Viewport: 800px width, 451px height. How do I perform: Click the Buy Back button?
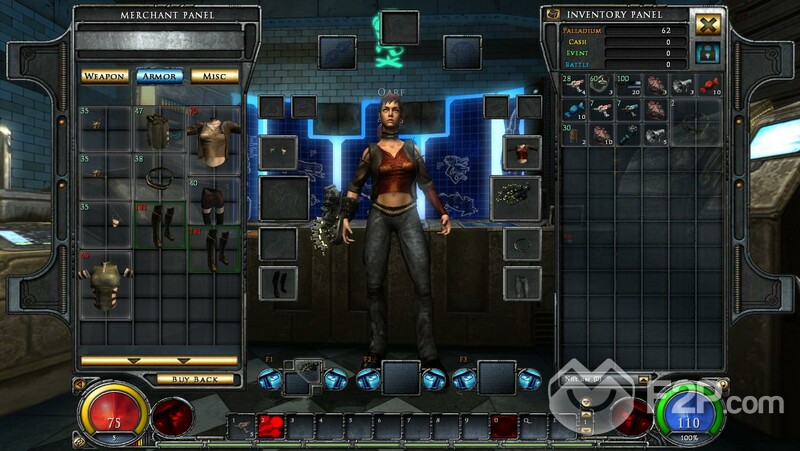tap(194, 379)
